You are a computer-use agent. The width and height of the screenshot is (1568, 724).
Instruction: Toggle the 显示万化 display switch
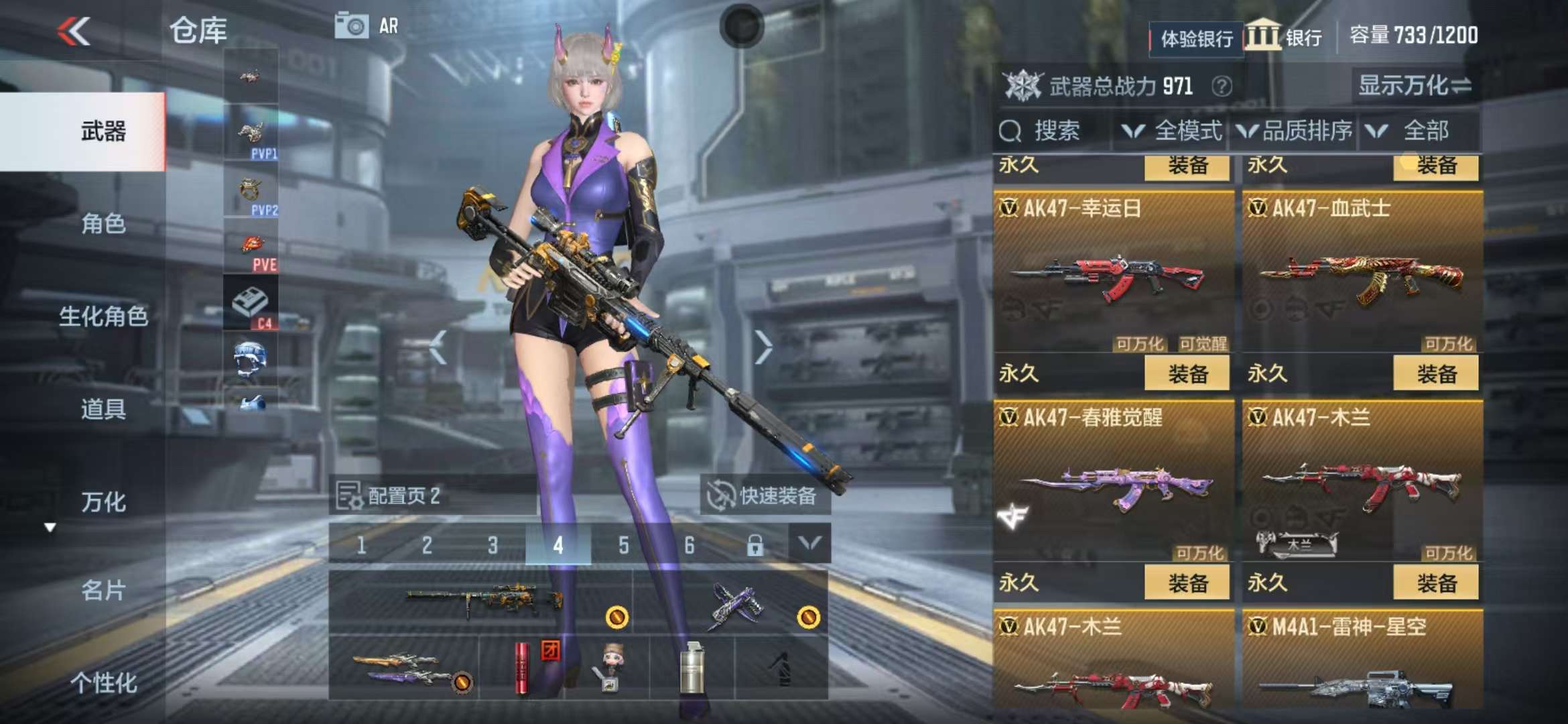tap(1414, 86)
